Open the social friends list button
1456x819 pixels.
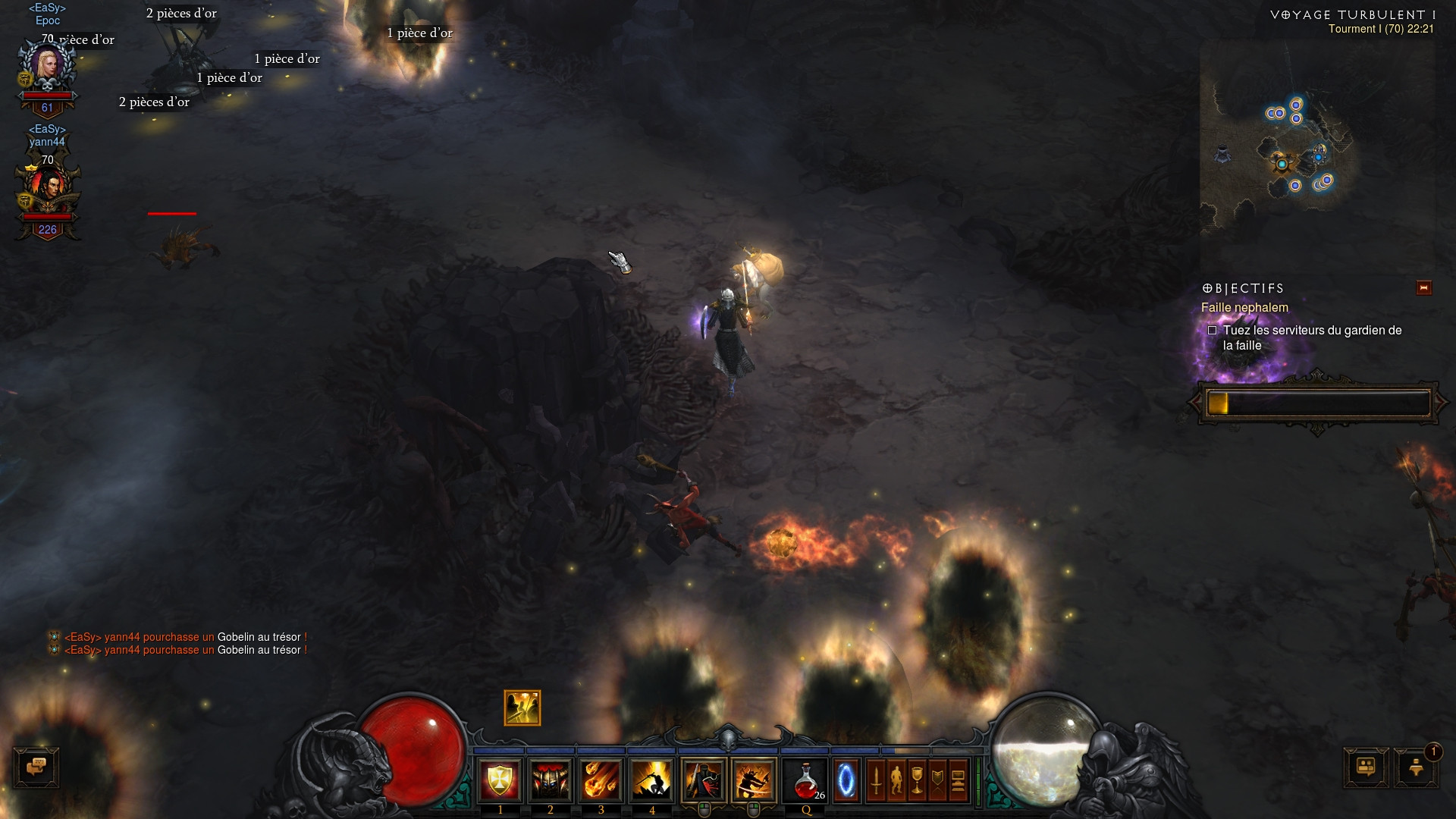pos(1366,767)
